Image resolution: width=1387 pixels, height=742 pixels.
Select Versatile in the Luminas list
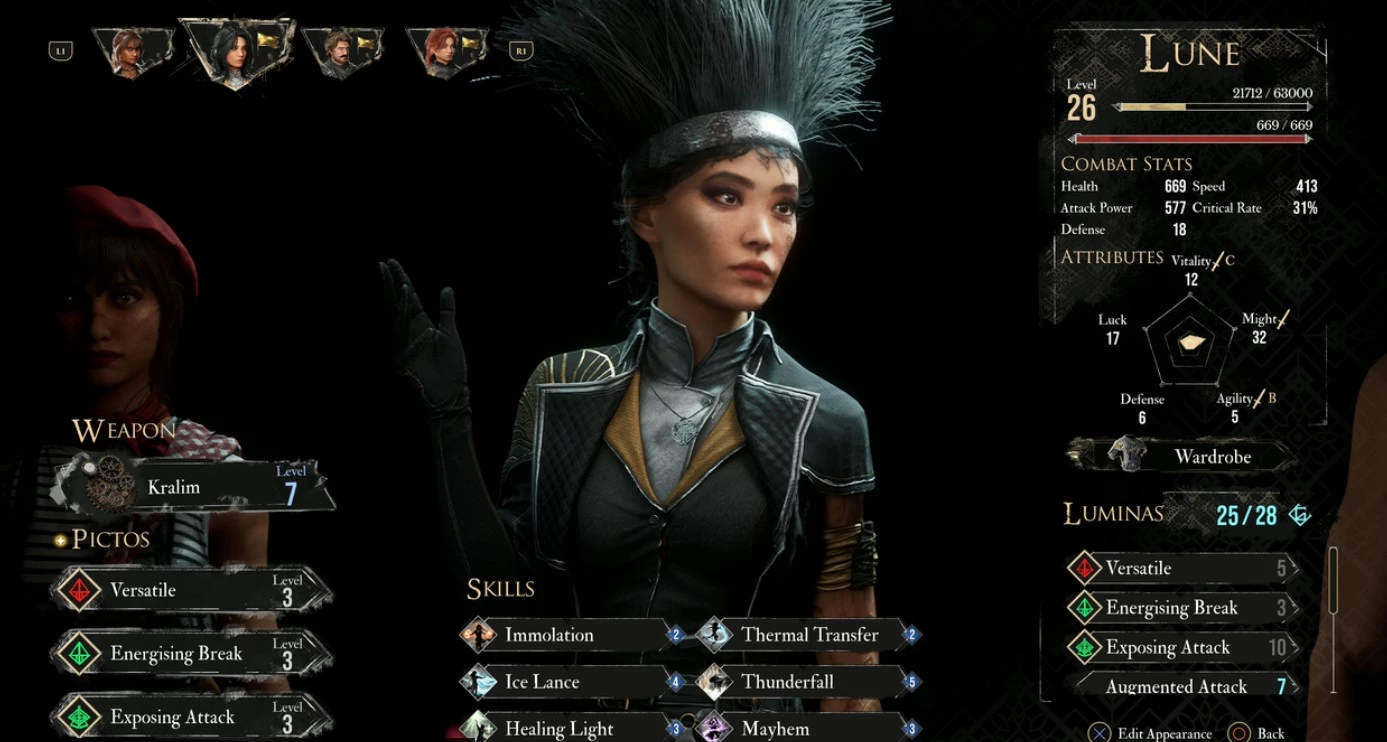(x=1182, y=568)
